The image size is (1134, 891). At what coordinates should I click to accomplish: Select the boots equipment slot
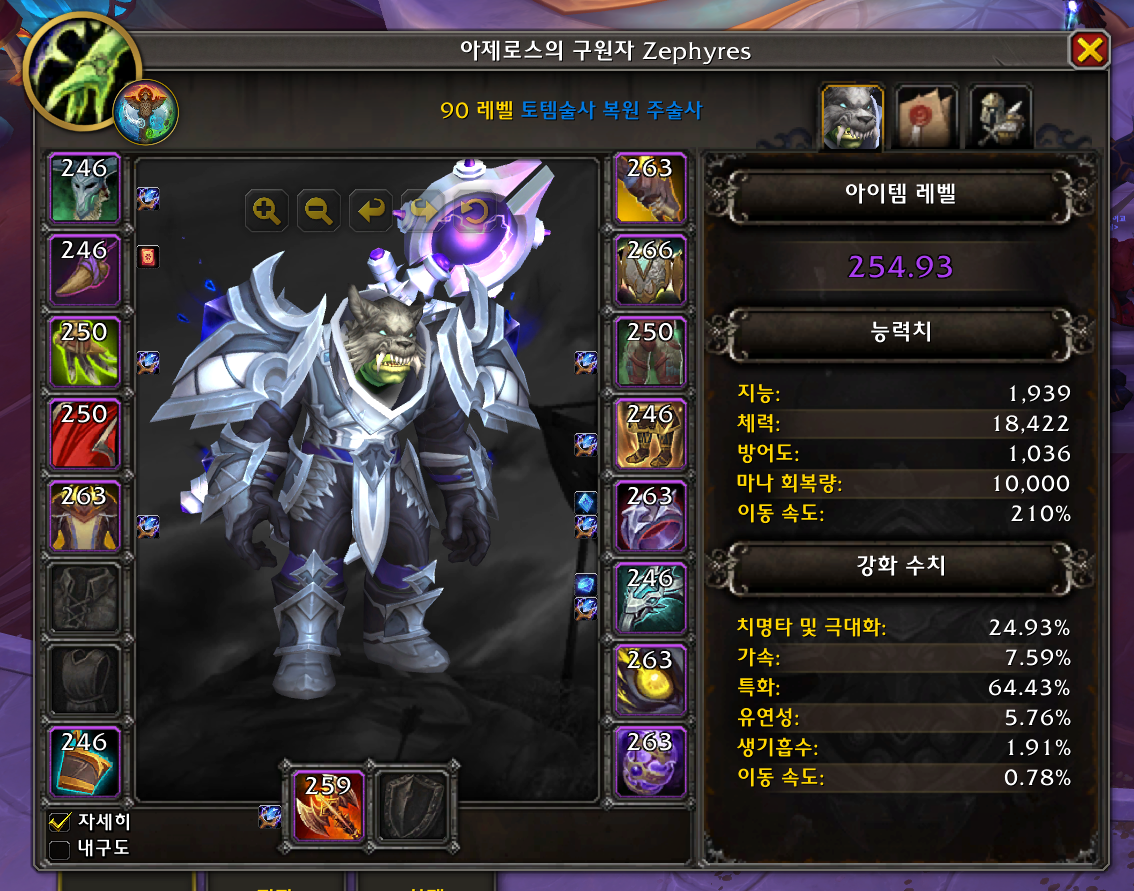point(650,434)
